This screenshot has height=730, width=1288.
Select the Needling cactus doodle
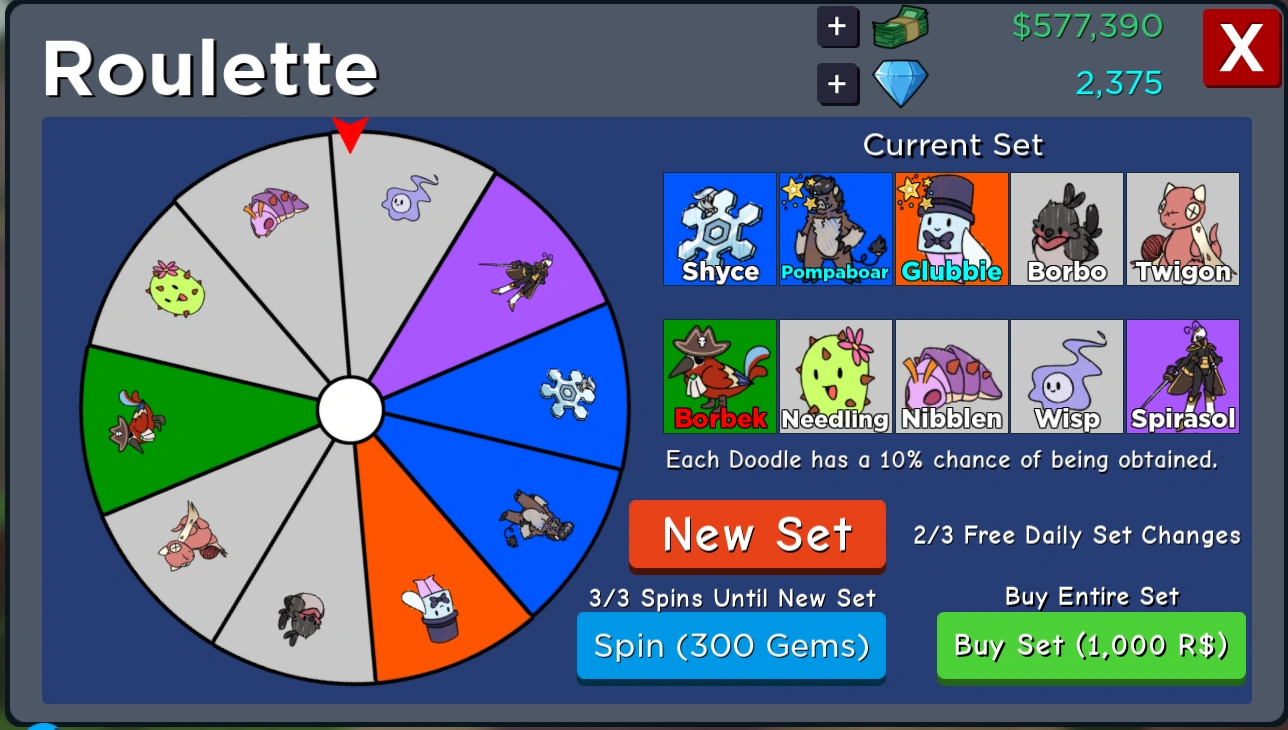pyautogui.click(x=835, y=376)
